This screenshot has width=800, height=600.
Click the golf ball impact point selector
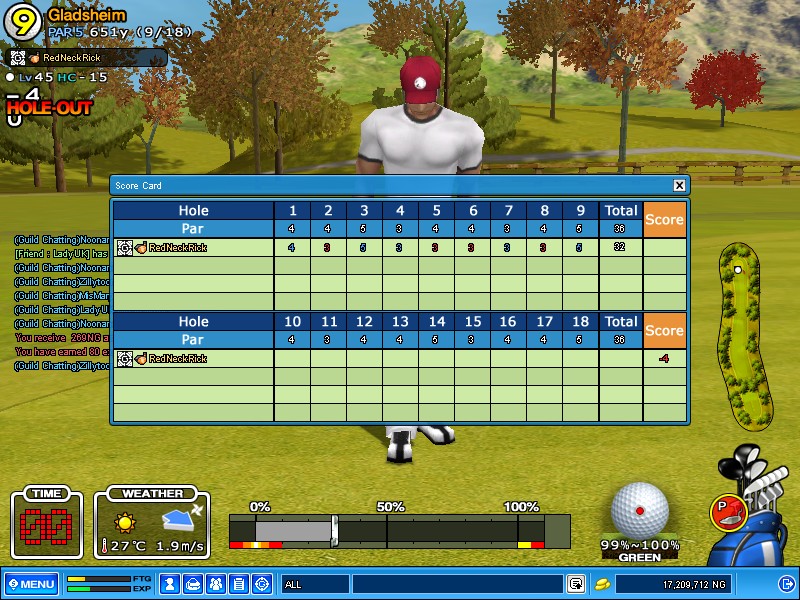(x=640, y=511)
